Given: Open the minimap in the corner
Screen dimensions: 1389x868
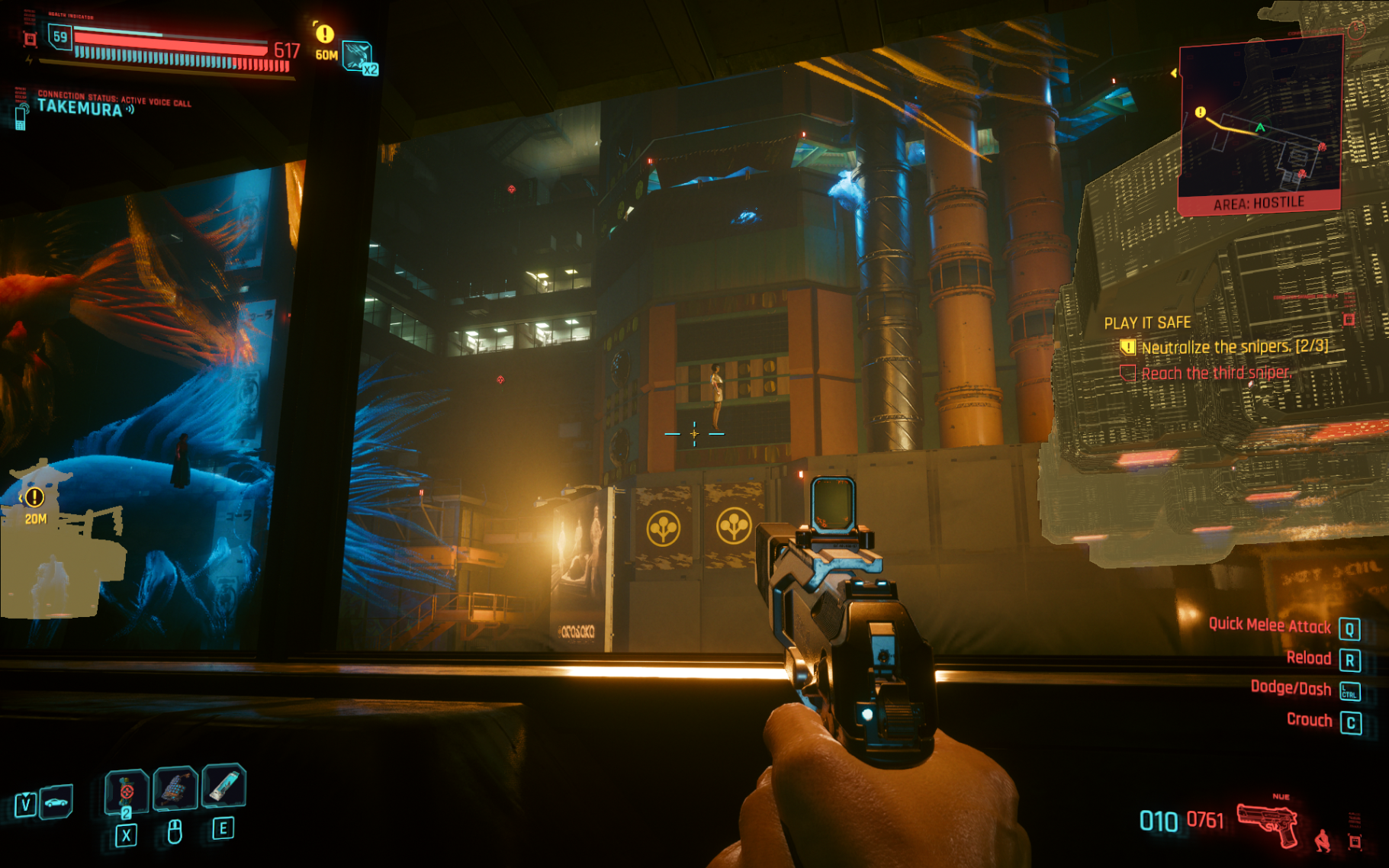Looking at the screenshot, I should tap(1259, 122).
